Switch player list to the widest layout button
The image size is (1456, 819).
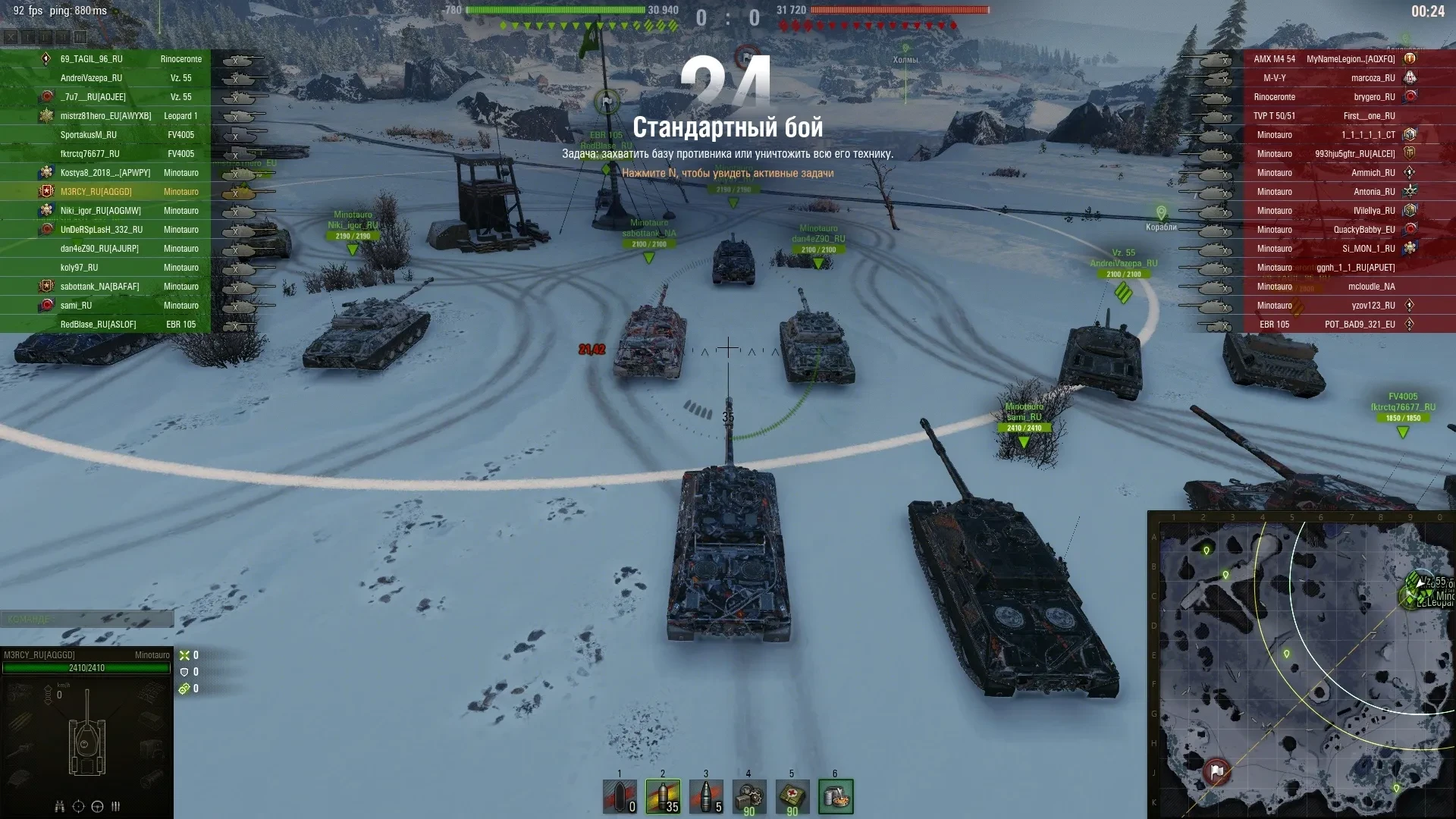pyautogui.click(x=80, y=36)
